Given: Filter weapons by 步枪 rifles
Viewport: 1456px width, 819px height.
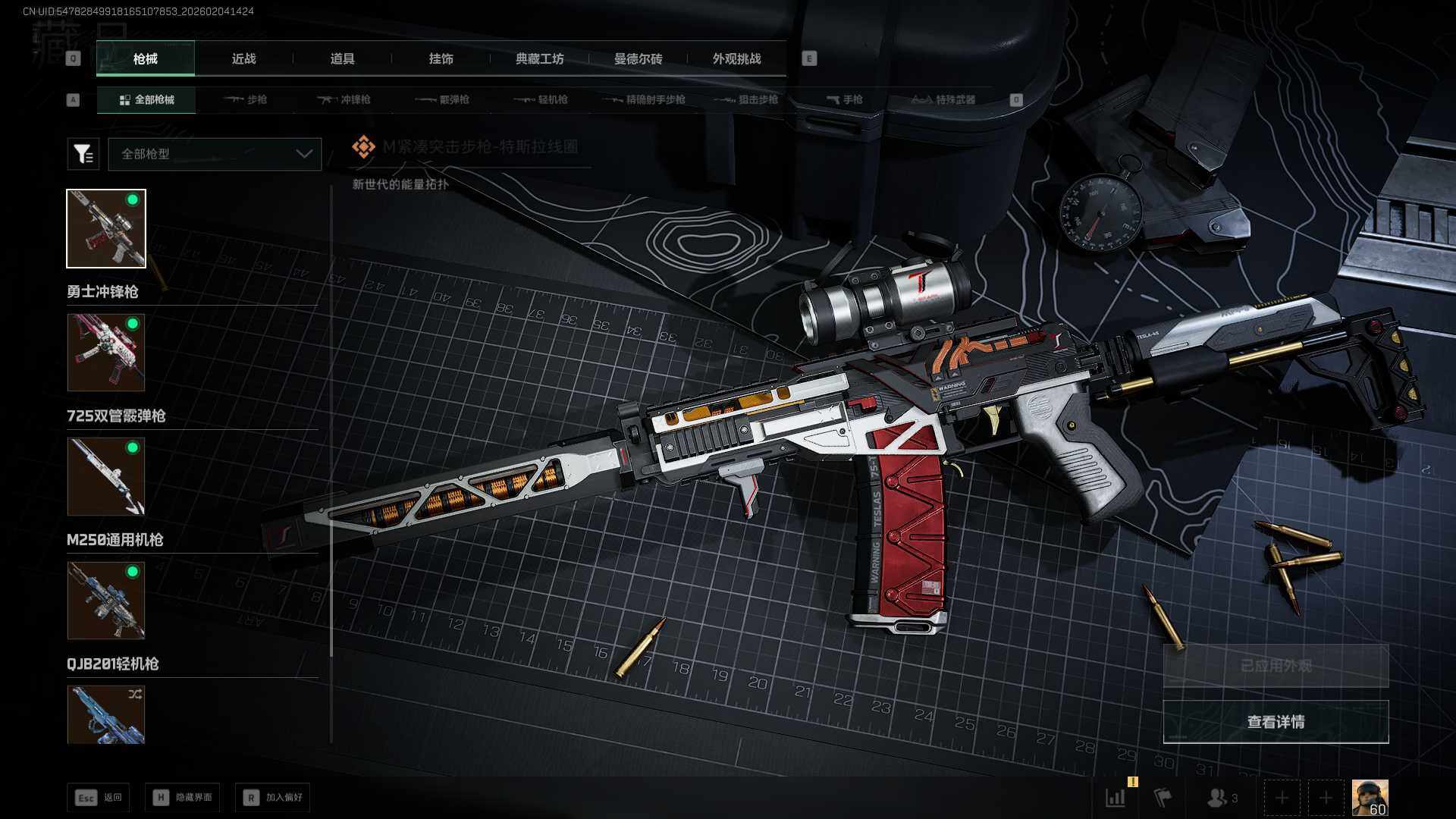Looking at the screenshot, I should [246, 99].
